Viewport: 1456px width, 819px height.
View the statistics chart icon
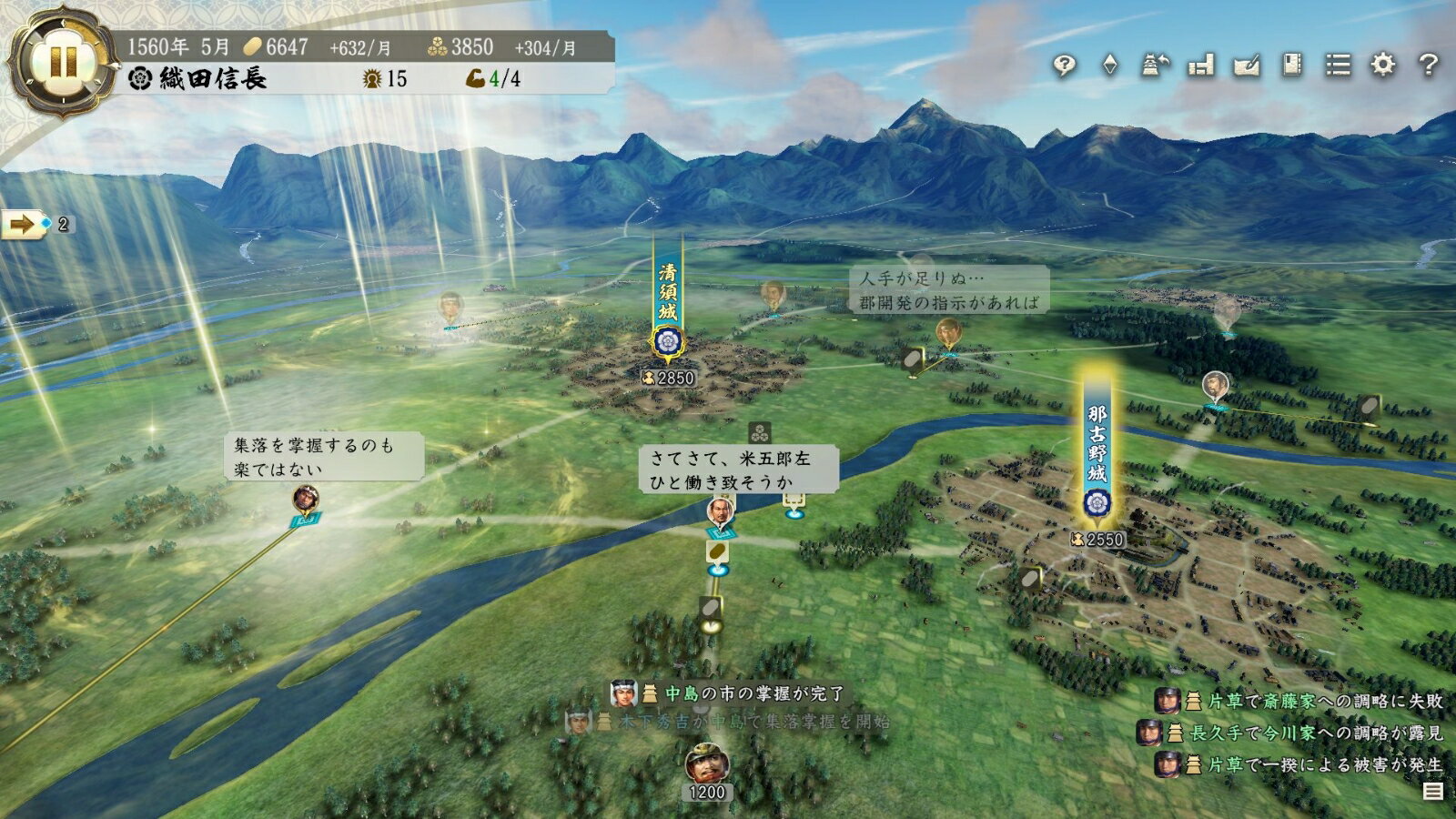1199,65
